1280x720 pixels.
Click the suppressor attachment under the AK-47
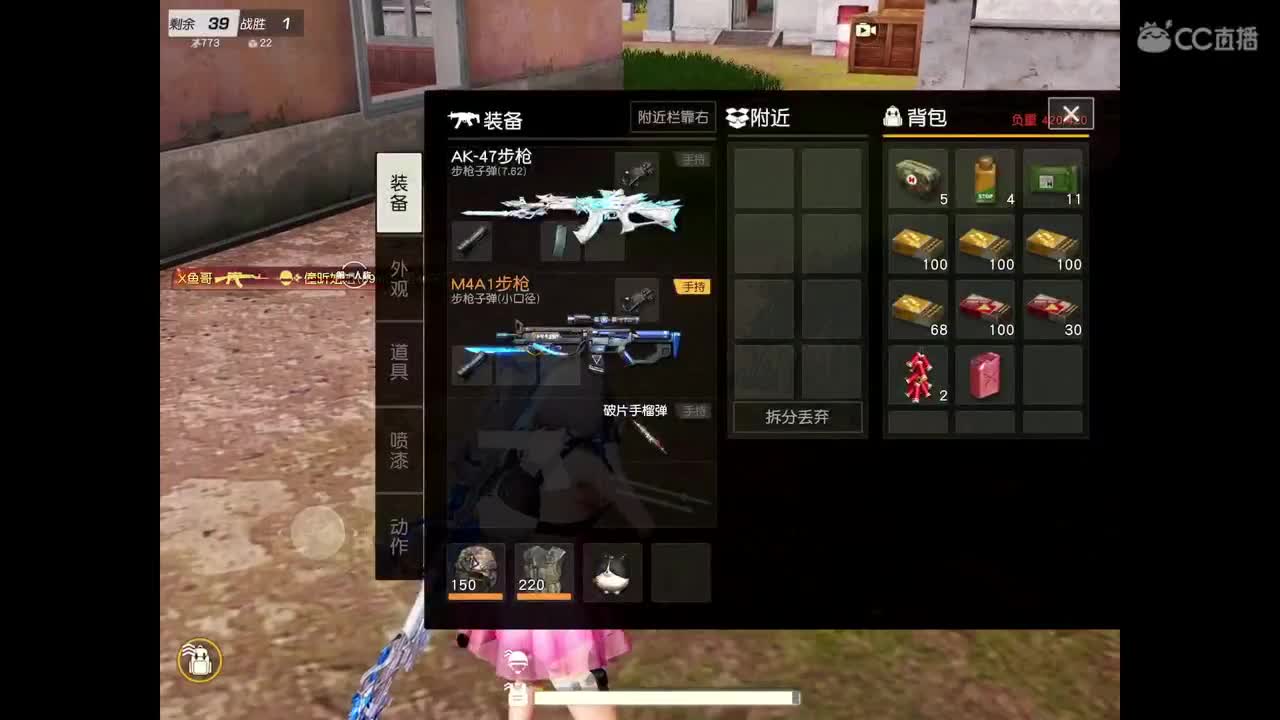470,240
